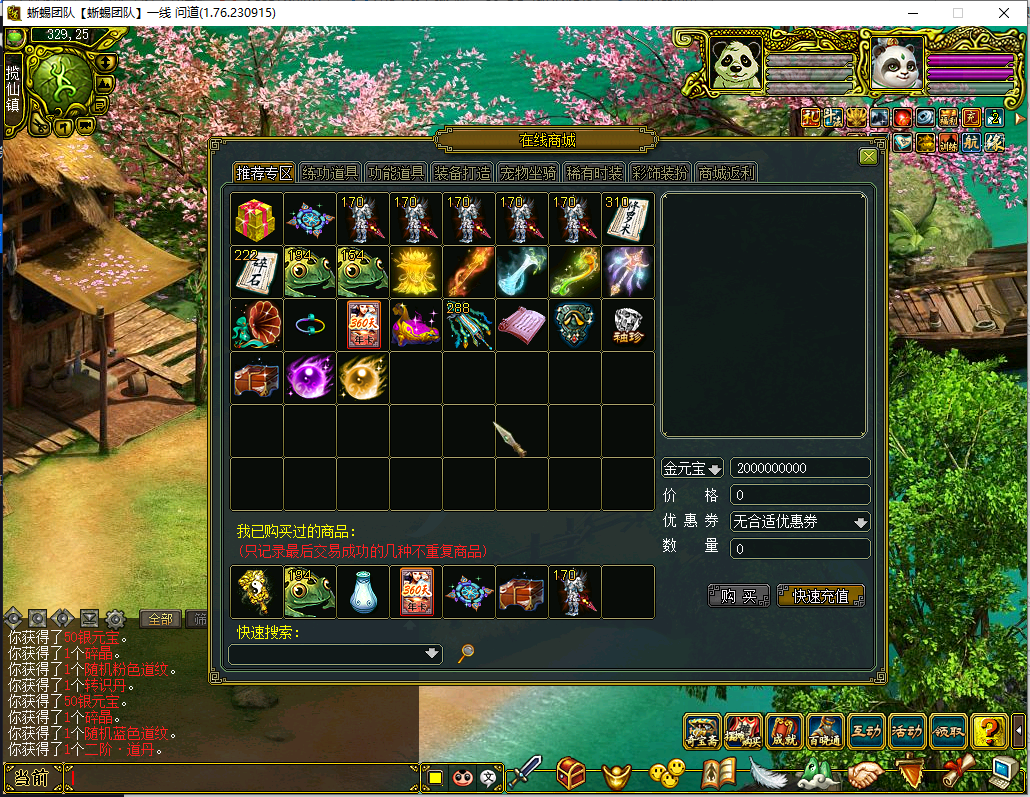Select the purple swirling orb item
This screenshot has width=1030, height=797.
coord(310,378)
